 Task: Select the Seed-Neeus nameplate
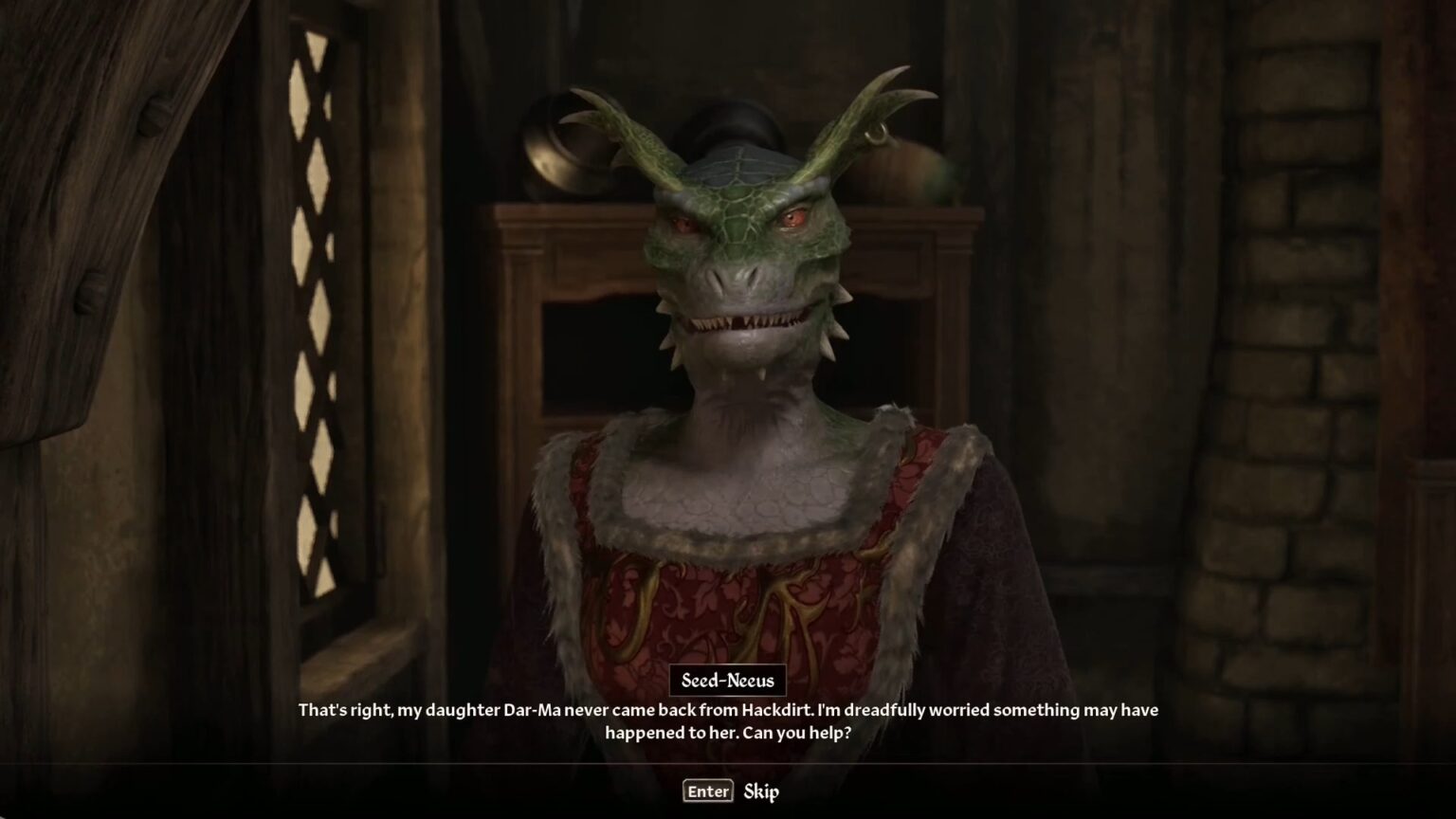727,680
